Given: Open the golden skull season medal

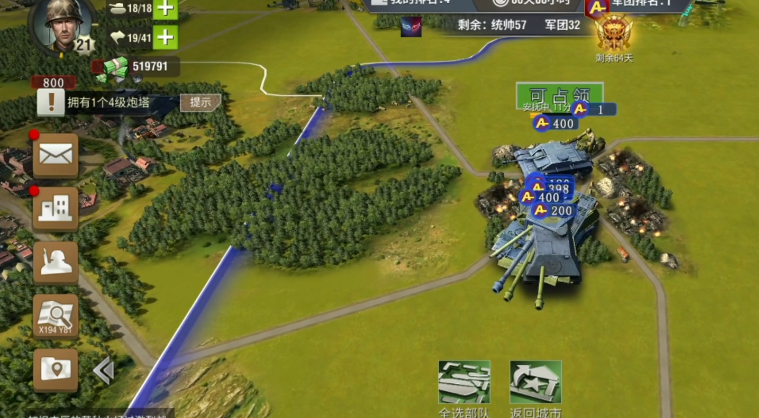Looking at the screenshot, I should (613, 34).
